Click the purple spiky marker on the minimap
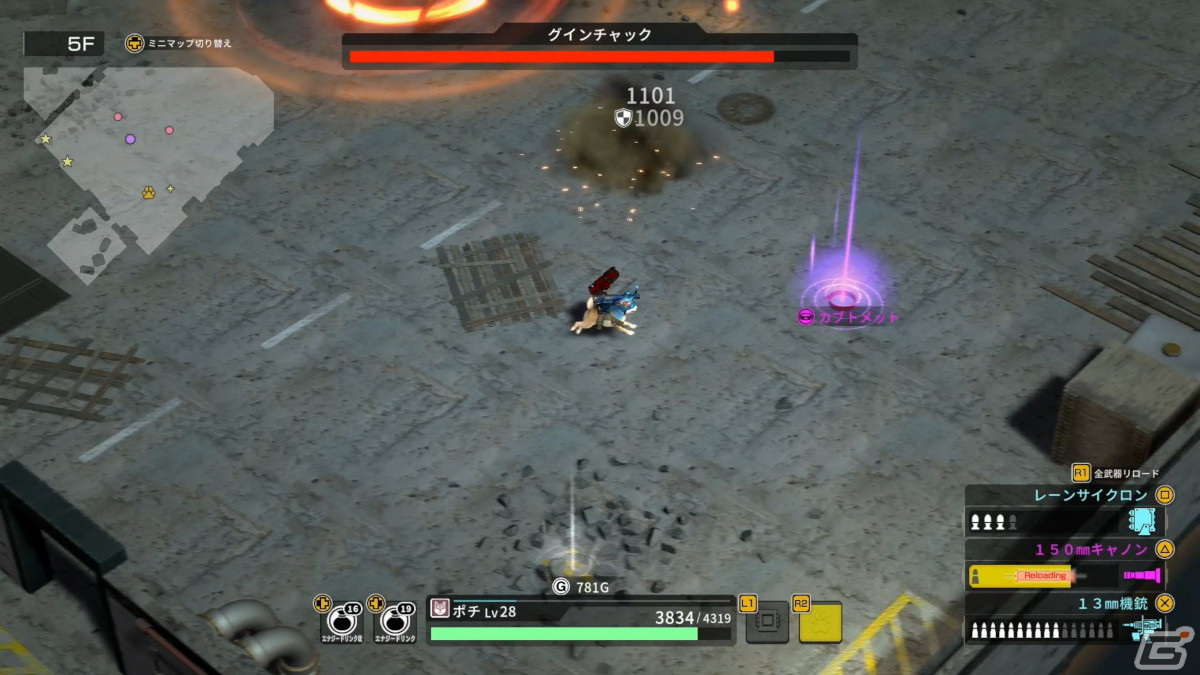 click(130, 139)
